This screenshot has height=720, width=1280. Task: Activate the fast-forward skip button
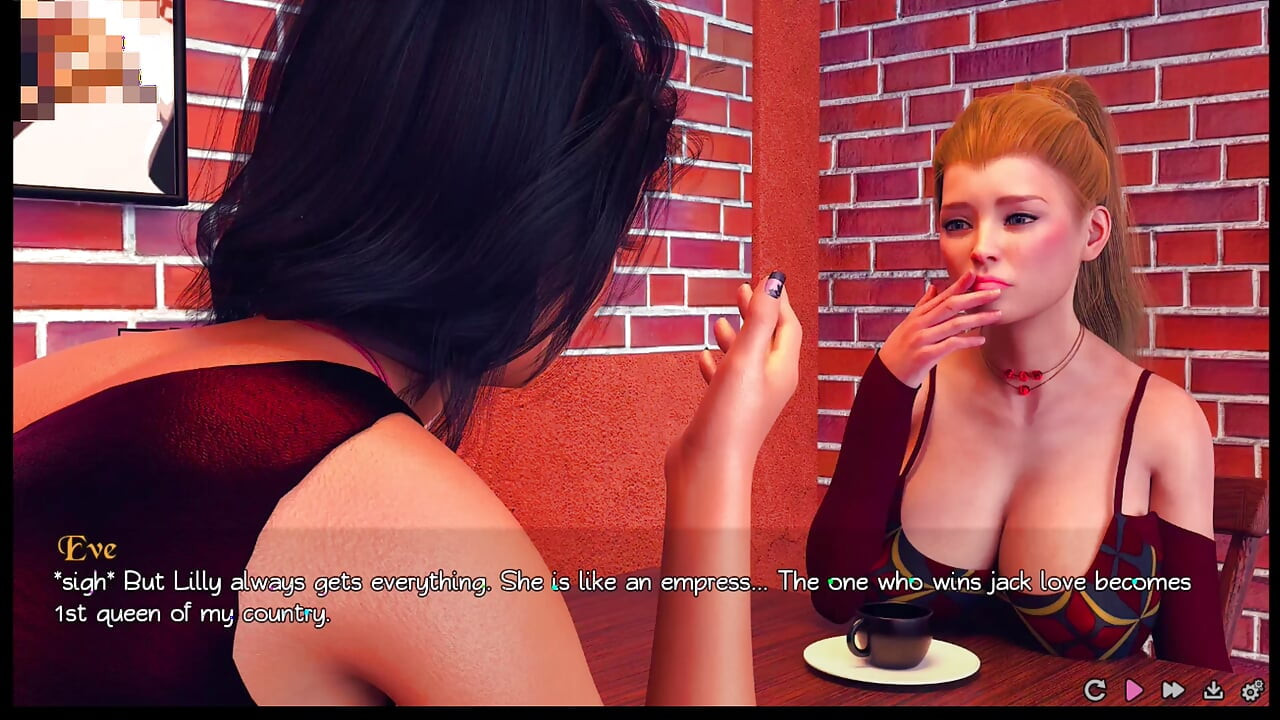(x=1173, y=690)
